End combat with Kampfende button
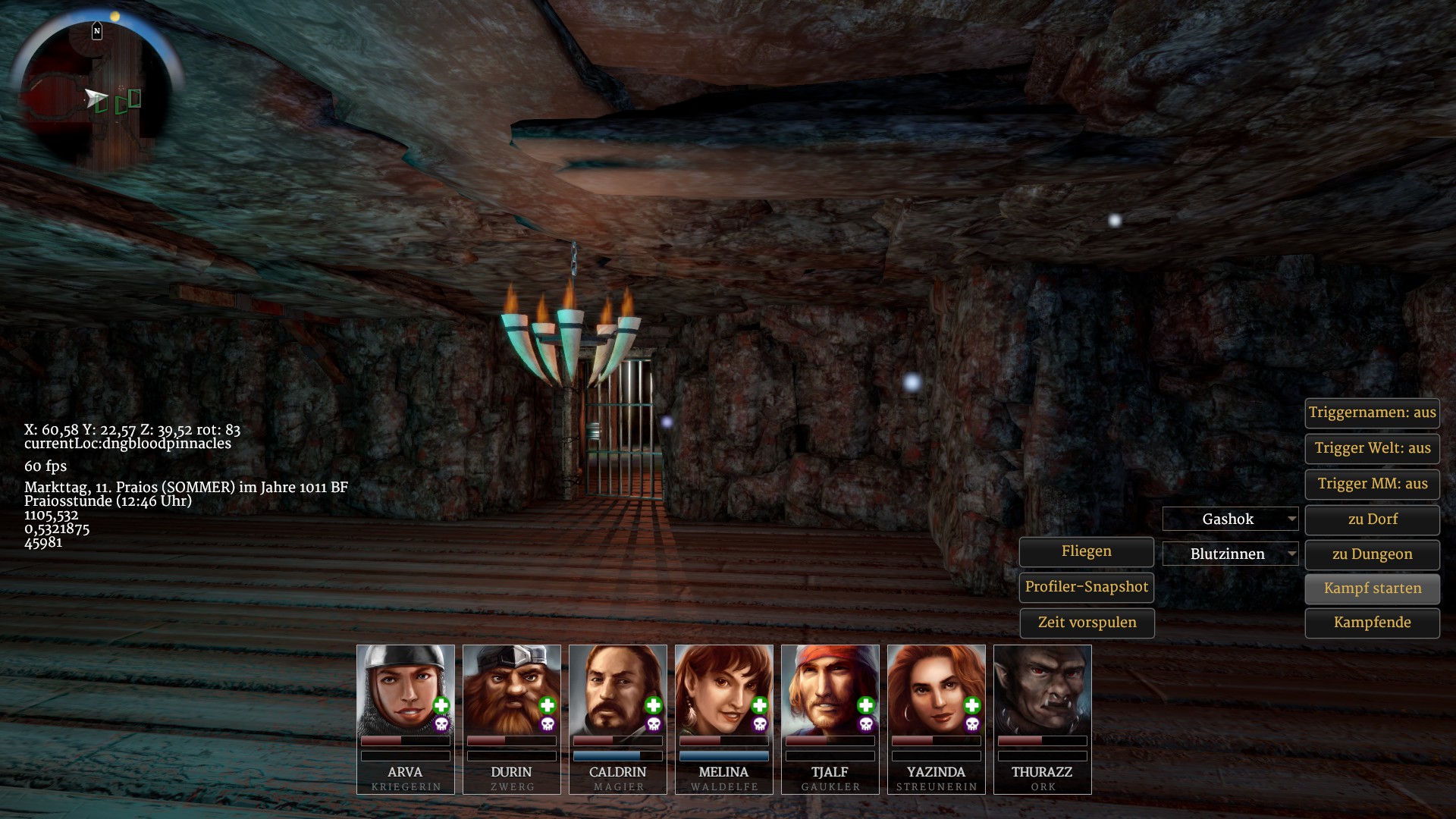This screenshot has height=819, width=1456. pos(1372,623)
